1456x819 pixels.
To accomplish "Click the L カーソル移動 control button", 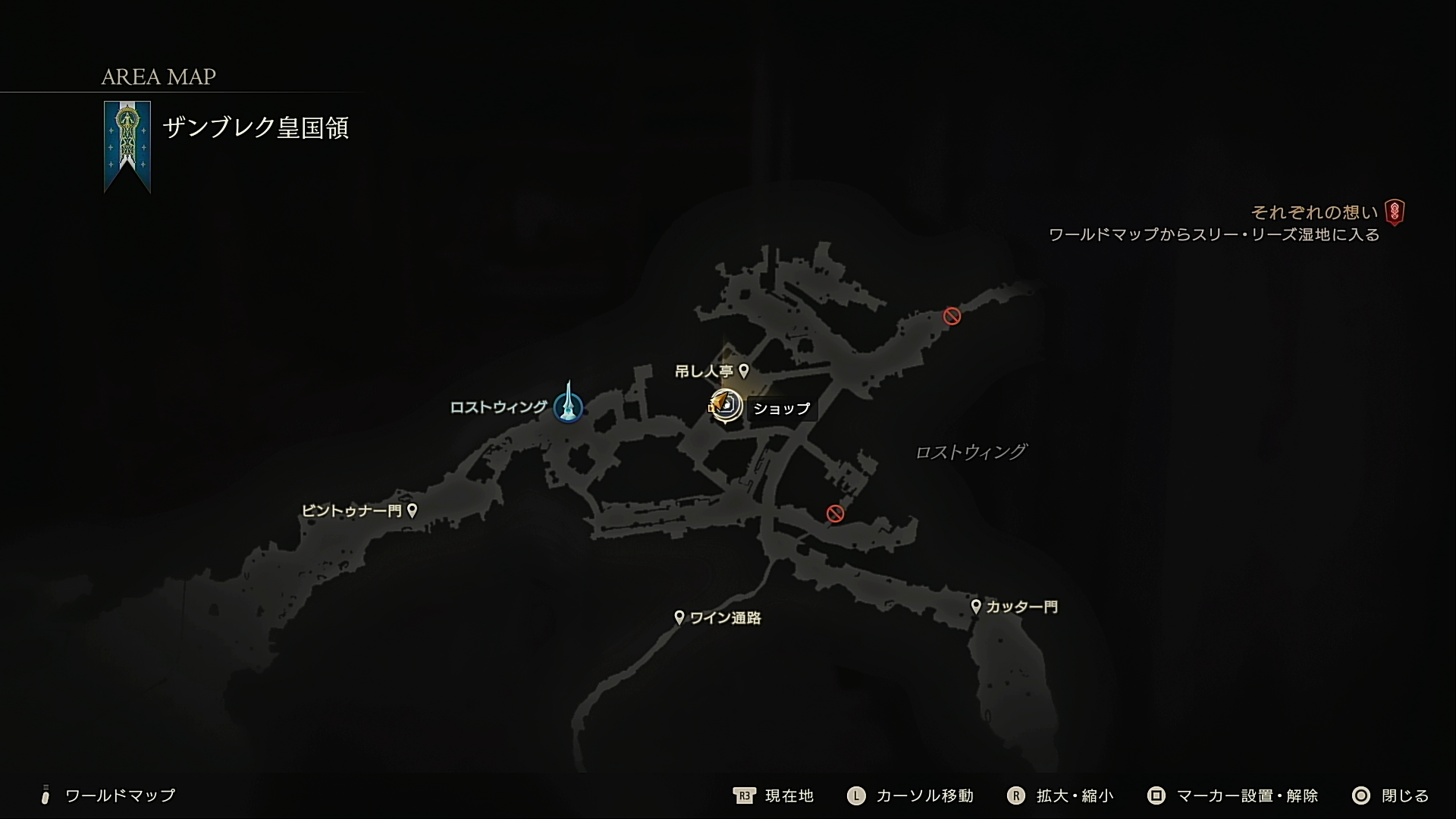I will click(x=909, y=796).
